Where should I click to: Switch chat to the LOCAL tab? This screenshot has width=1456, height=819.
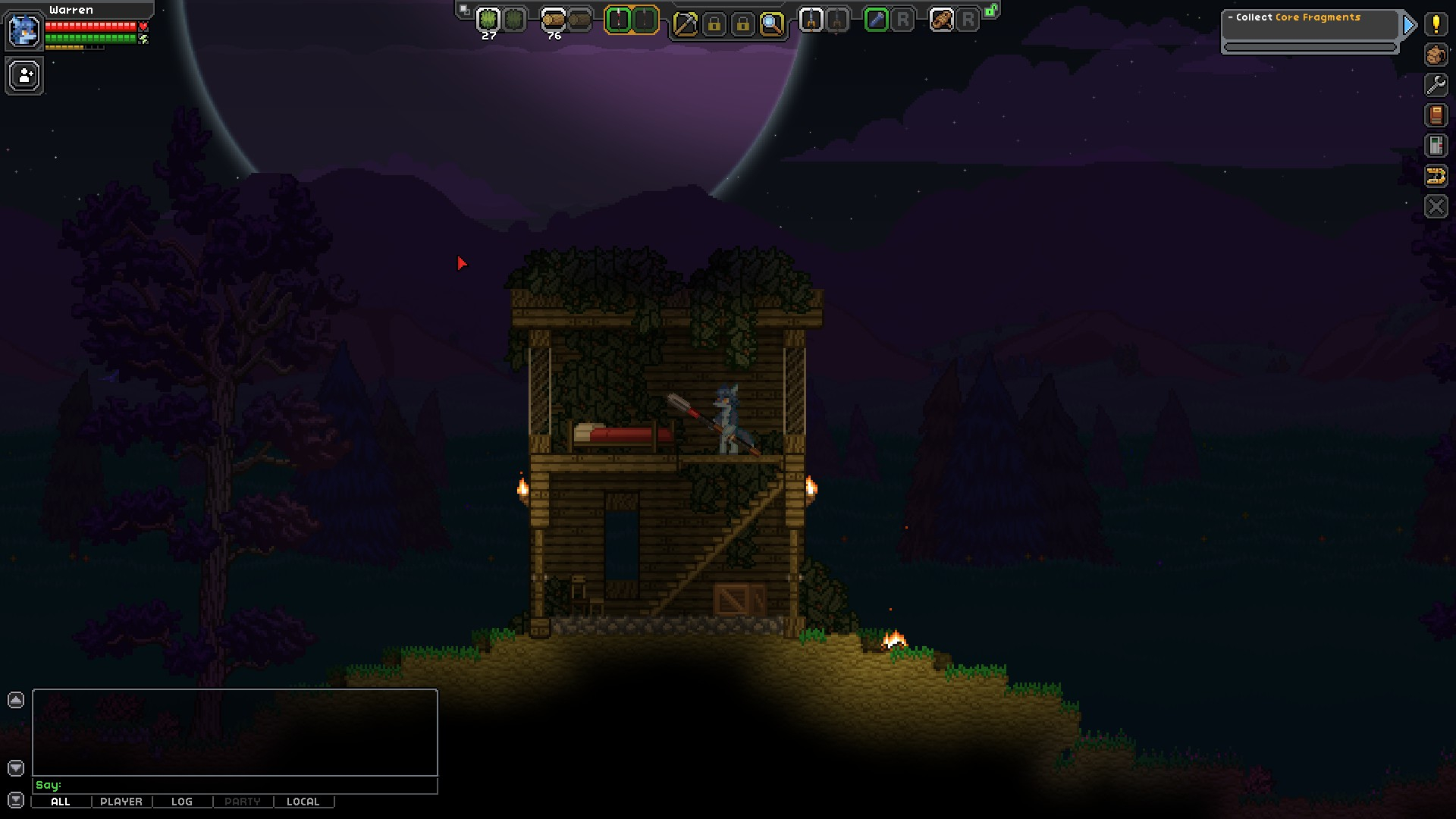click(x=303, y=802)
